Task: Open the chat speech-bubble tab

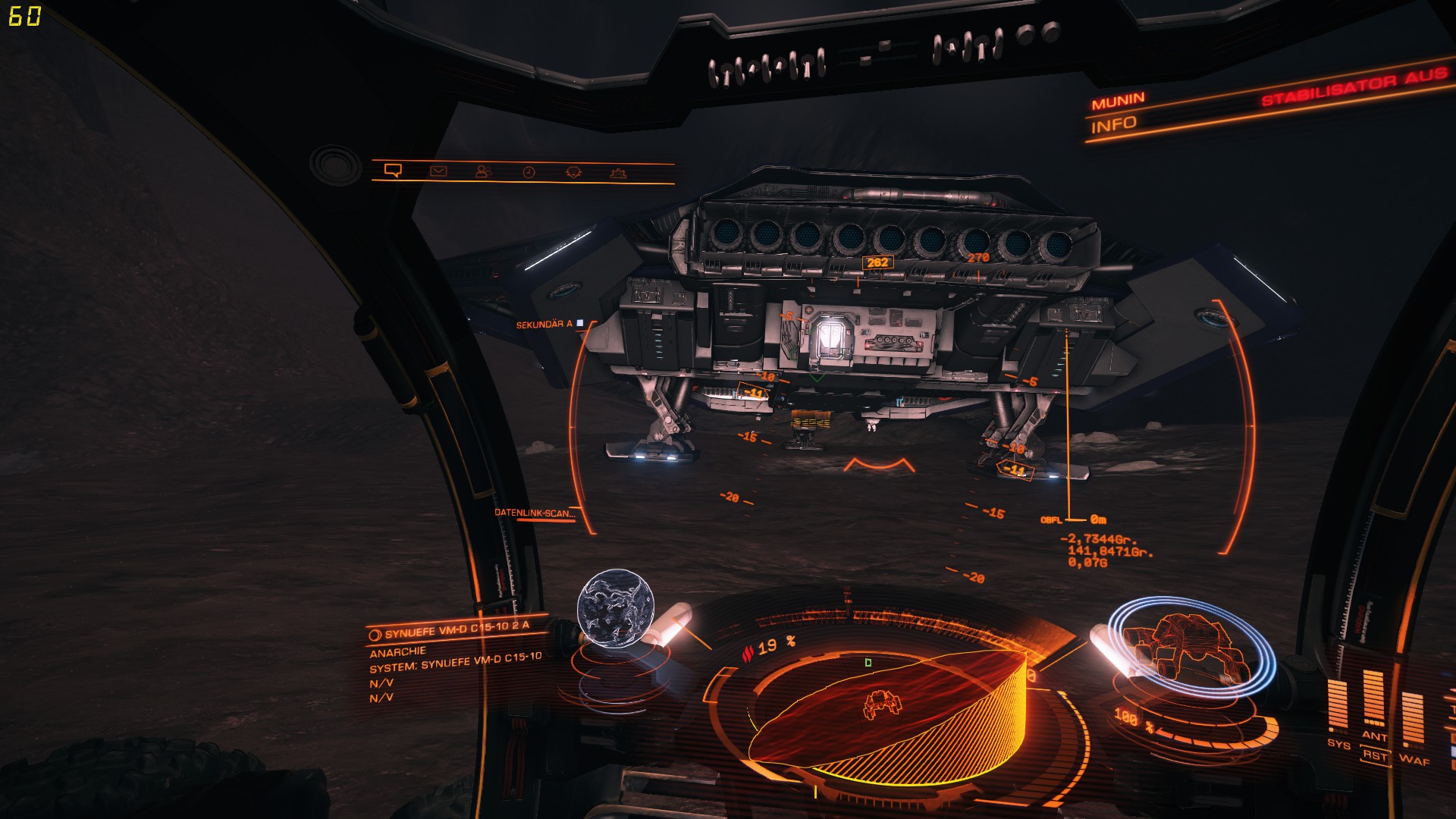Action: (x=393, y=171)
